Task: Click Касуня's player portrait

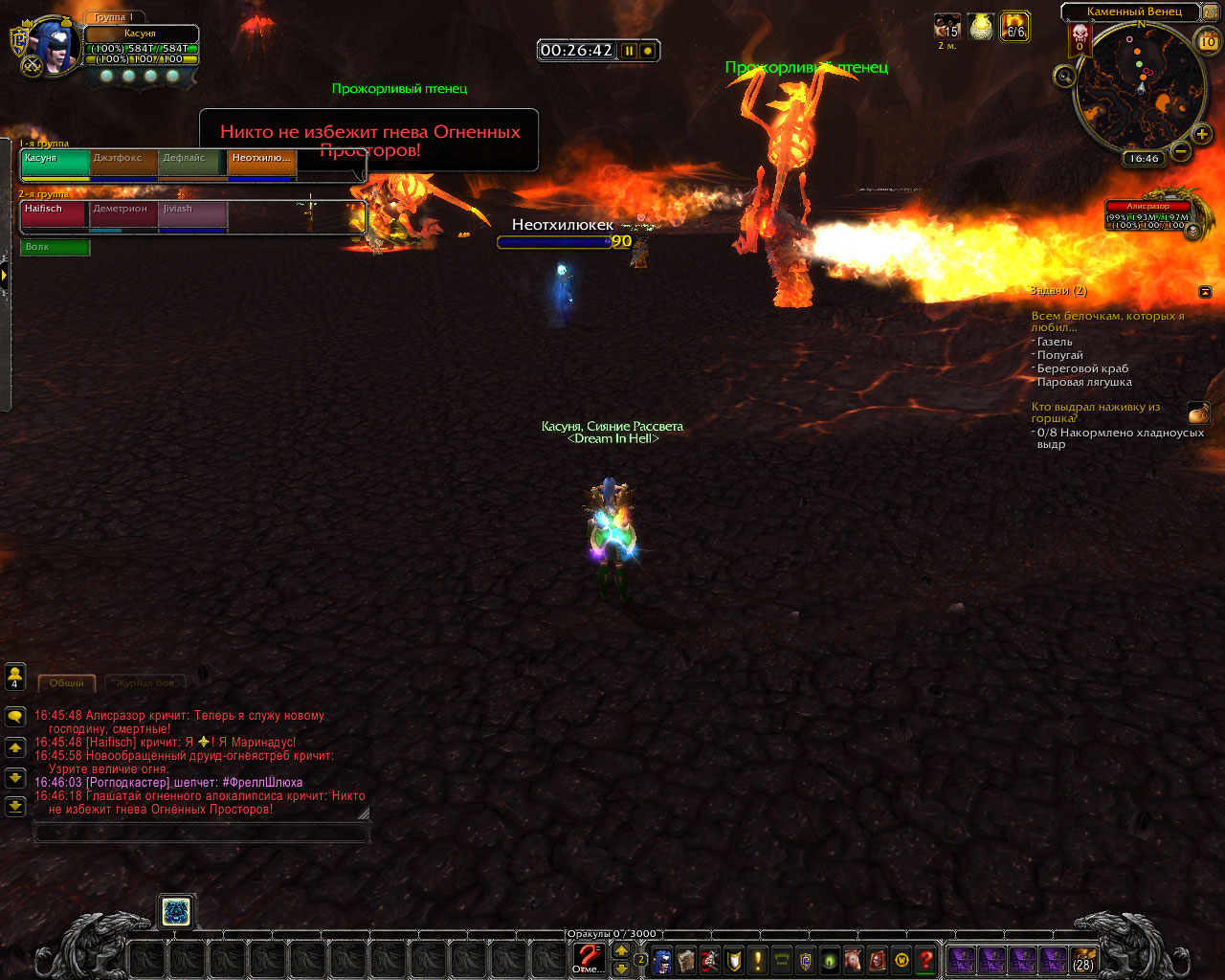Action: (55, 47)
